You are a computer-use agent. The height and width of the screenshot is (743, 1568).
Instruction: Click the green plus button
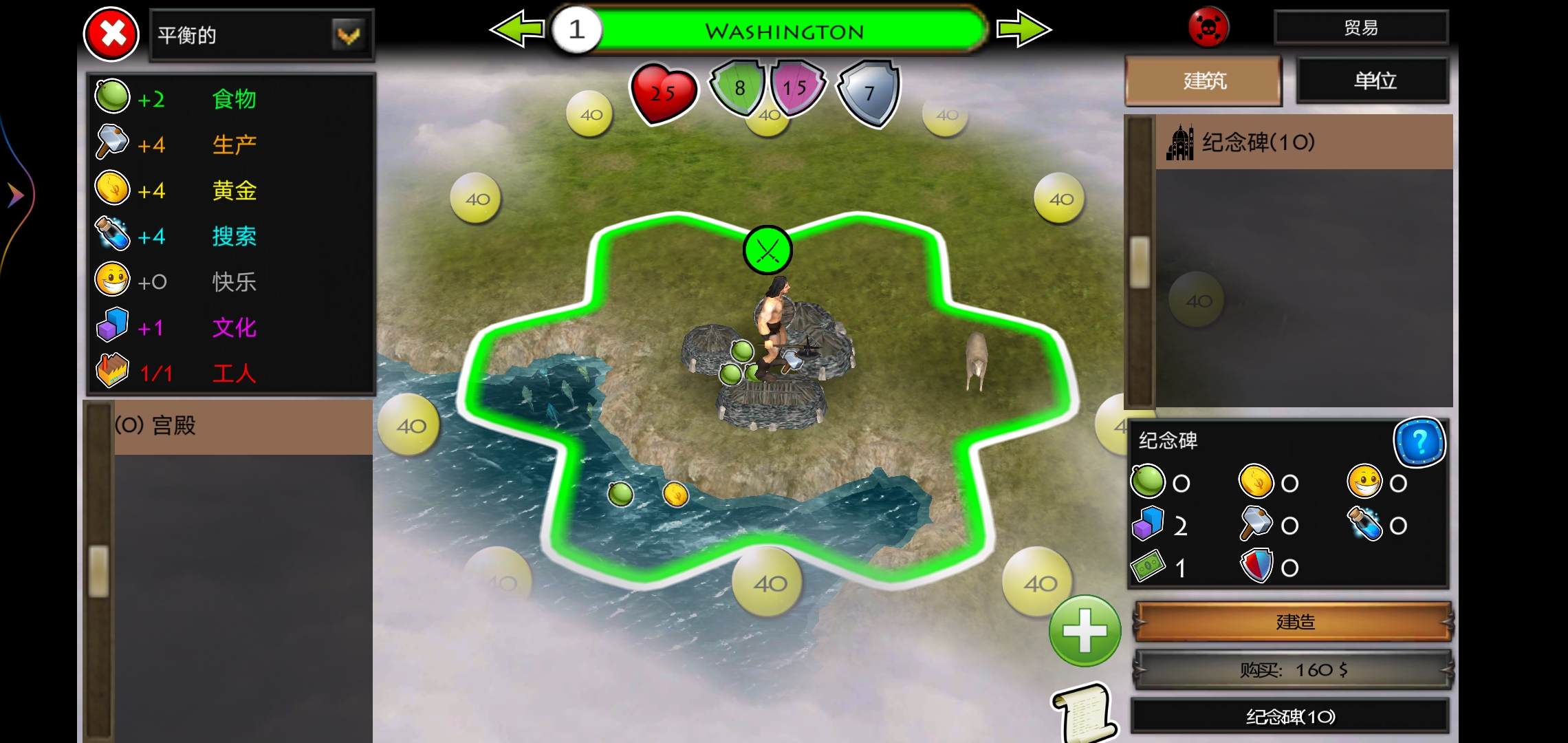pyautogui.click(x=1085, y=631)
